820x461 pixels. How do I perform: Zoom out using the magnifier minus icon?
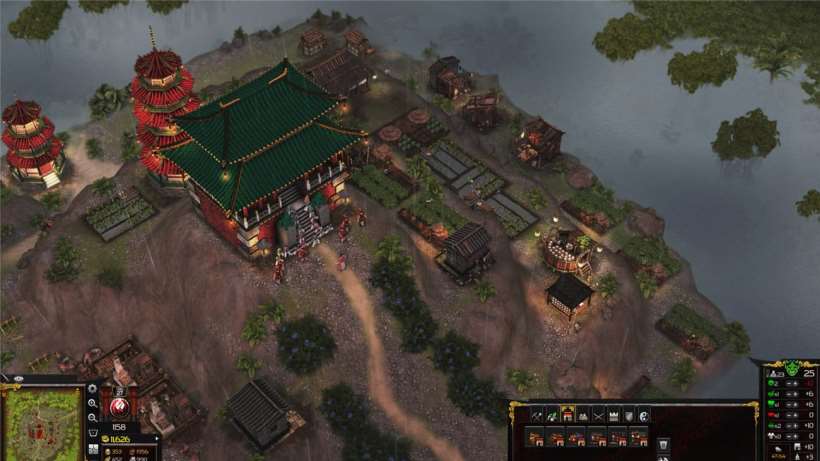[93, 417]
